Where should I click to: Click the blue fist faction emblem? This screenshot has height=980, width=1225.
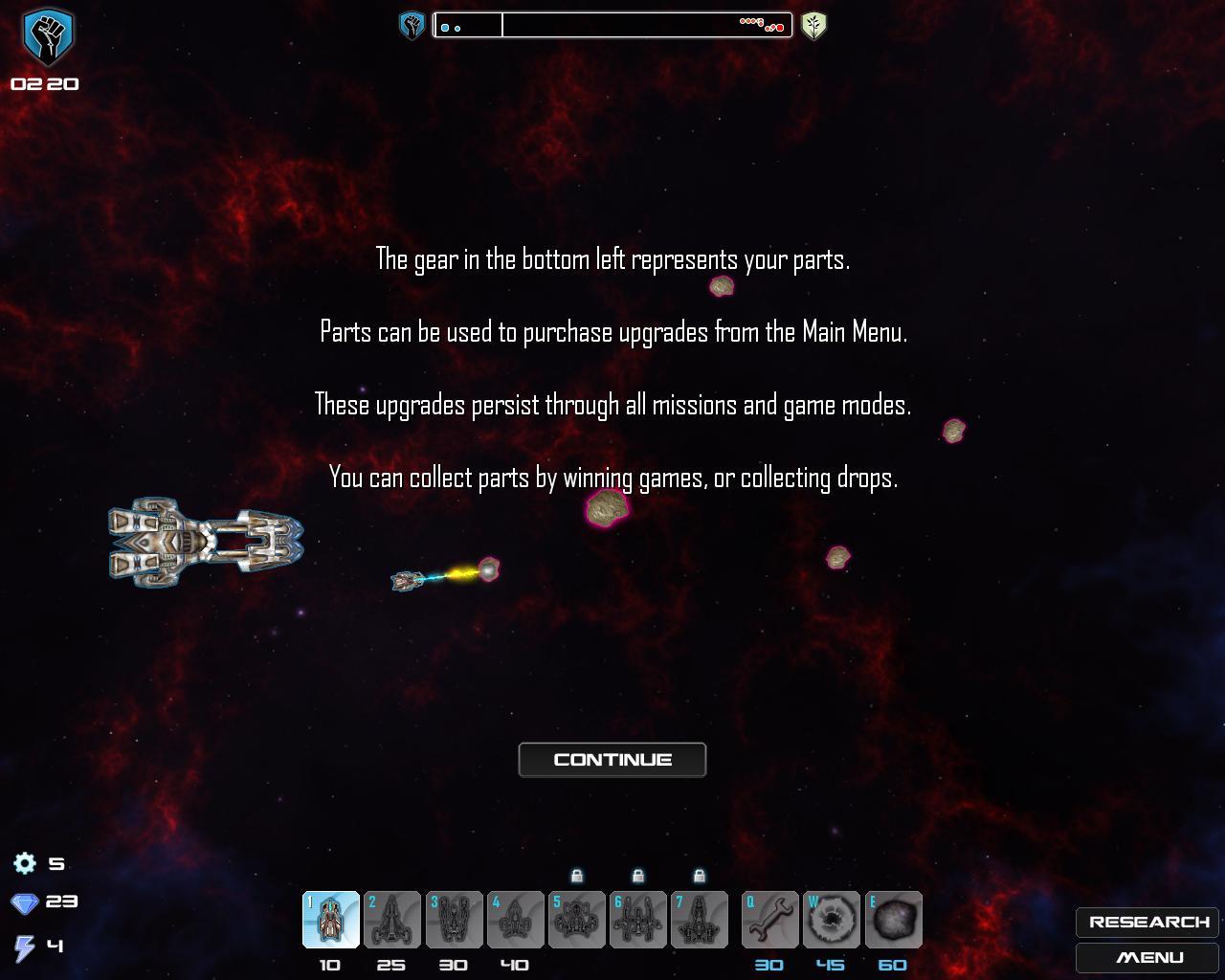click(x=48, y=36)
